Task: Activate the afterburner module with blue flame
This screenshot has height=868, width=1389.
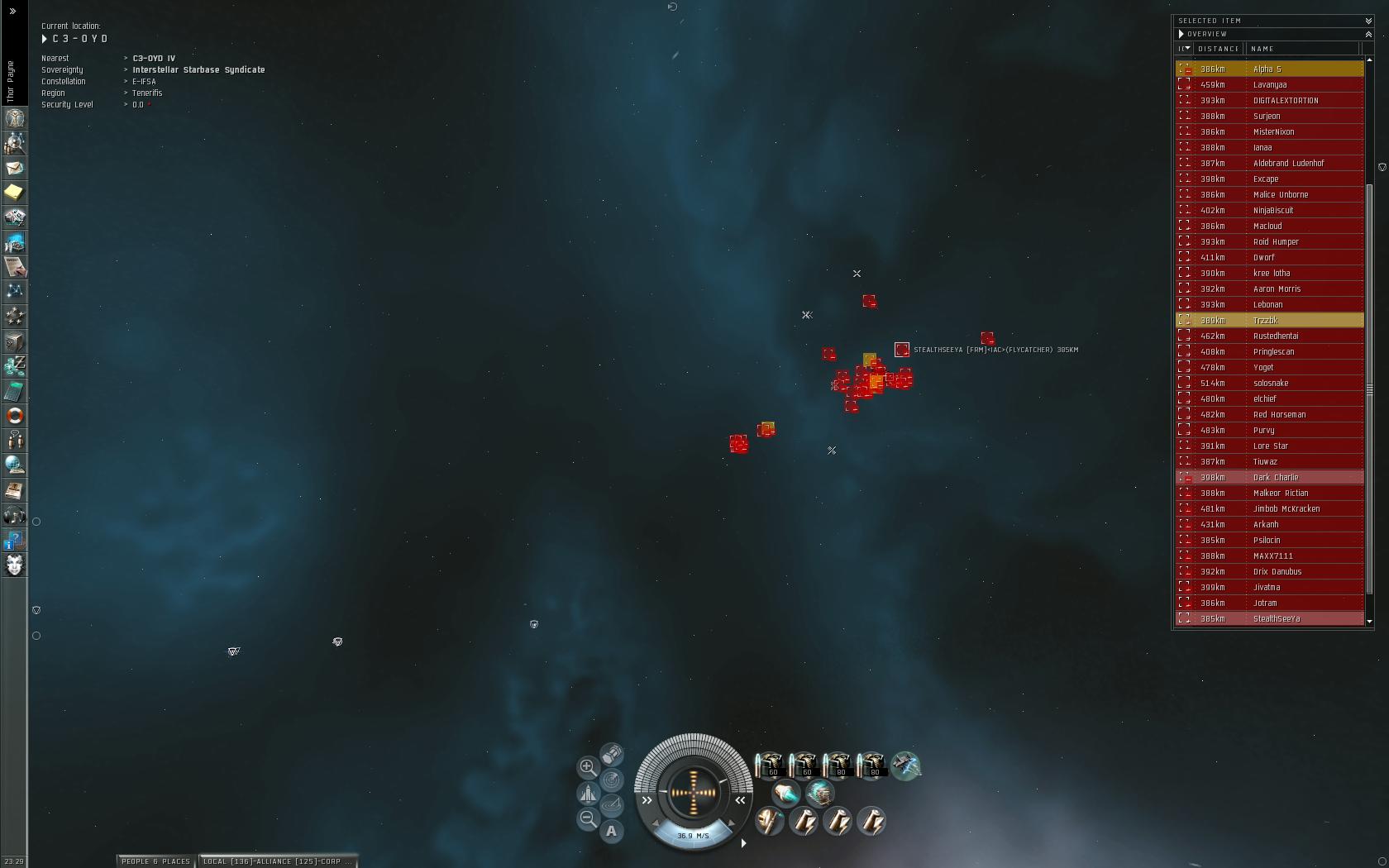Action: click(785, 794)
